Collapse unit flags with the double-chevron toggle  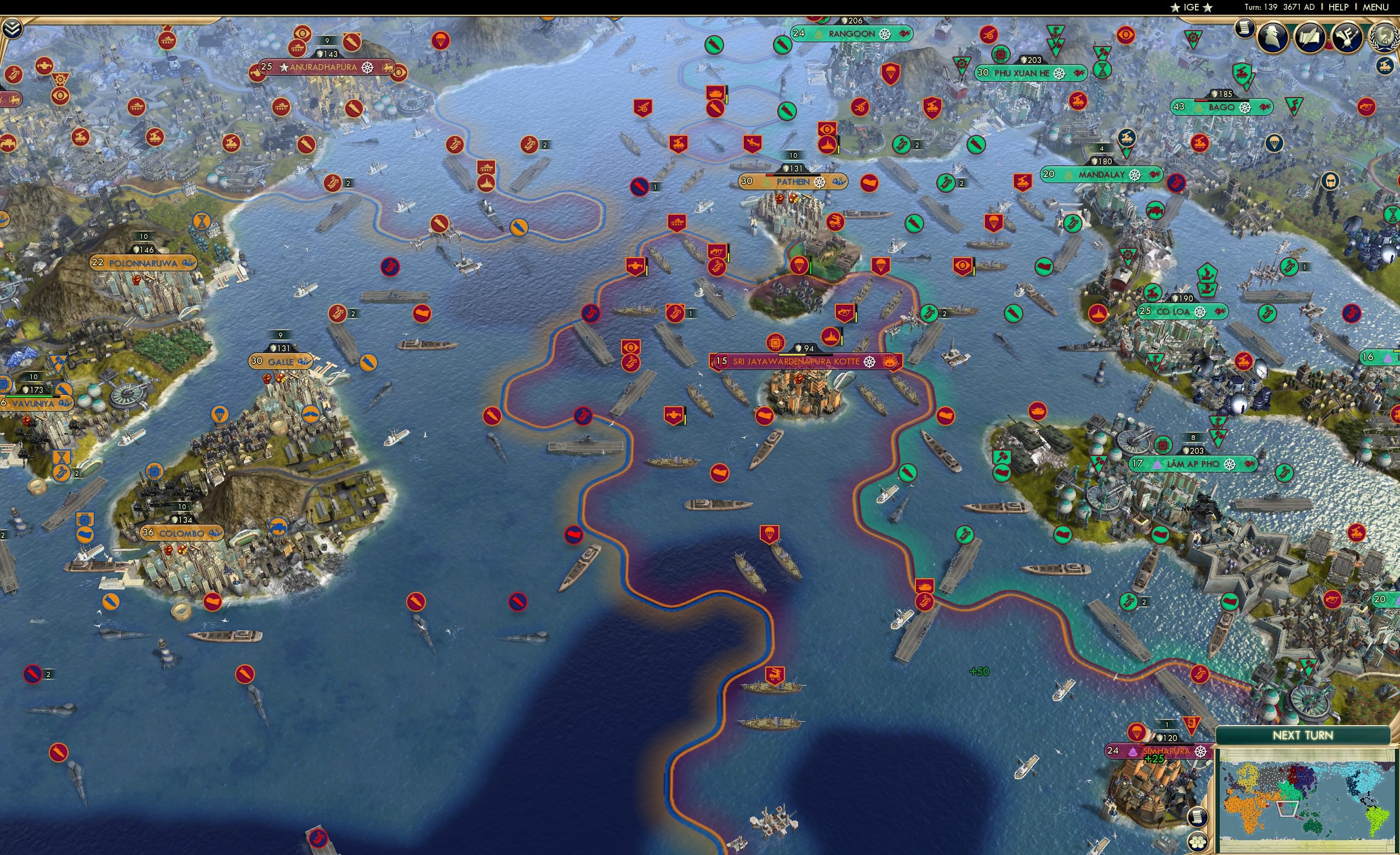tap(13, 29)
